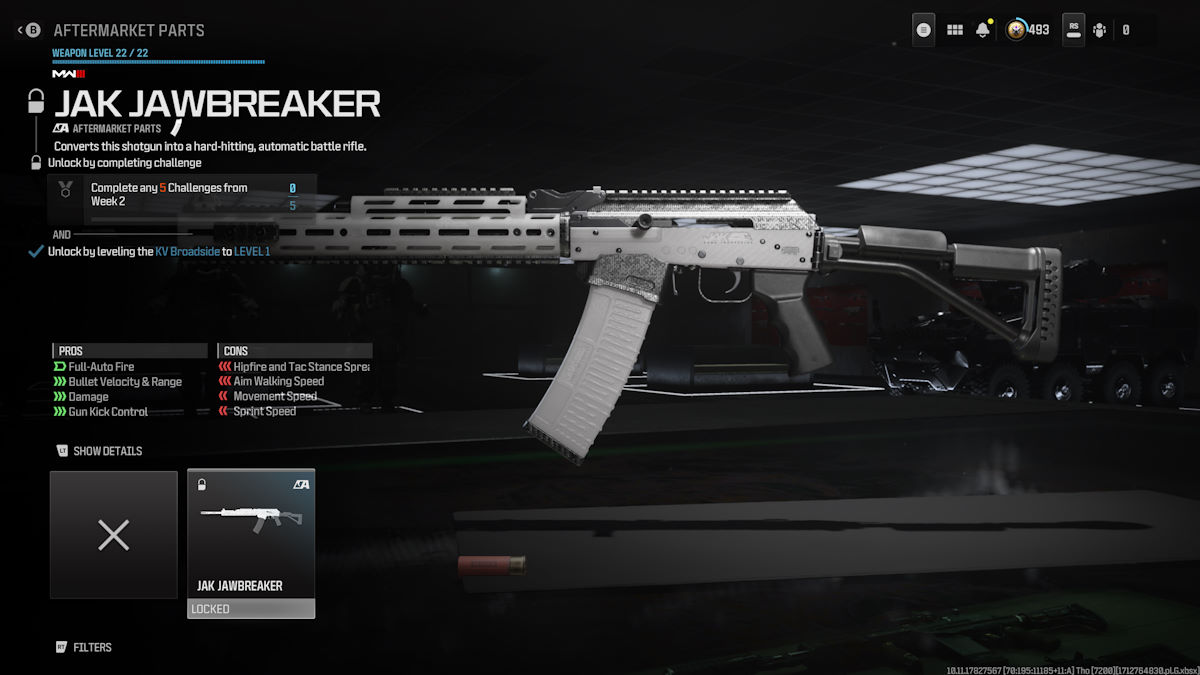Choose the empty X slot to remove part
This screenshot has width=1200, height=675.
coord(114,535)
